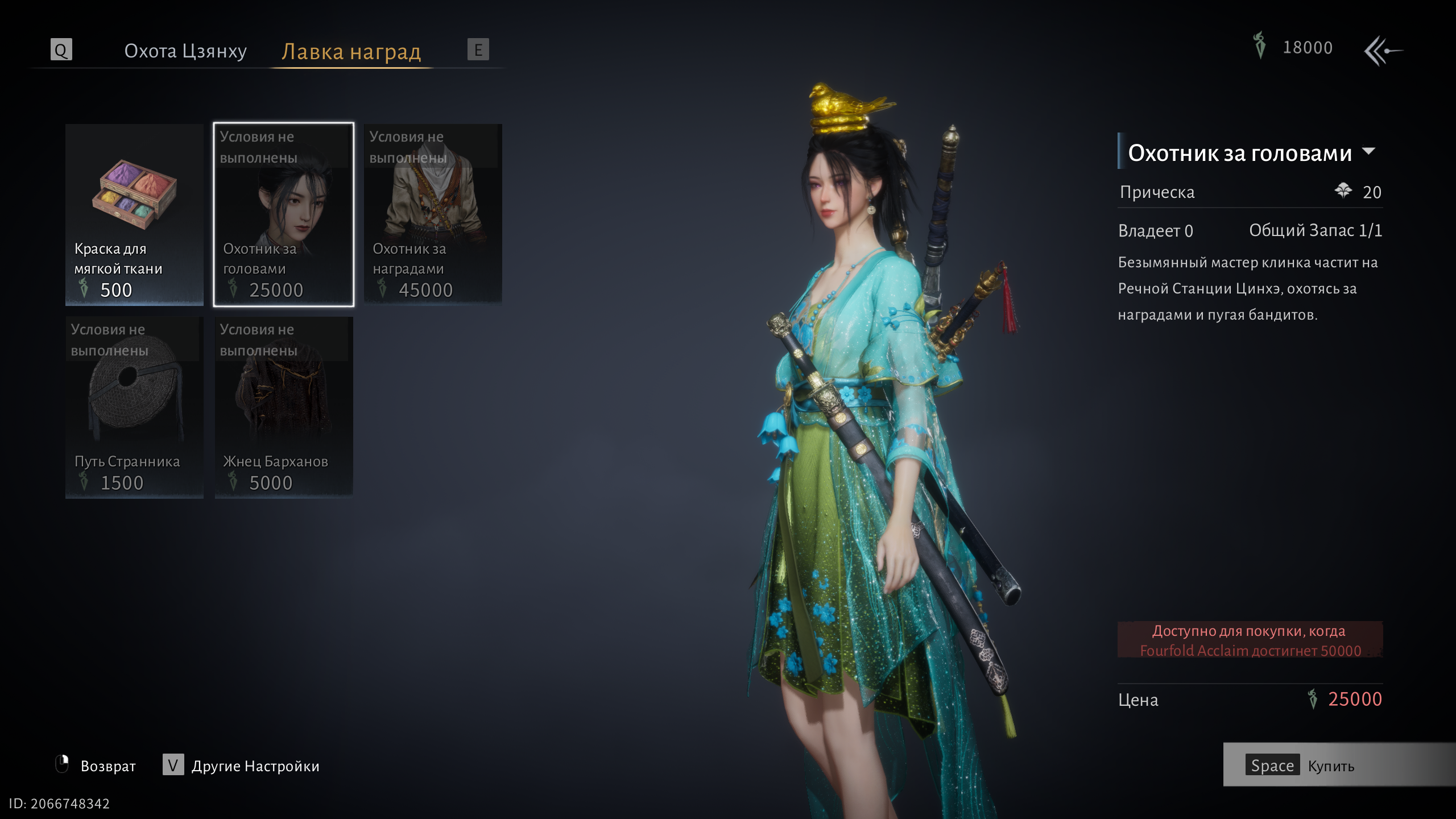Switch to the Охота Цзянху tab
Image resolution: width=1456 pixels, height=819 pixels.
click(185, 51)
